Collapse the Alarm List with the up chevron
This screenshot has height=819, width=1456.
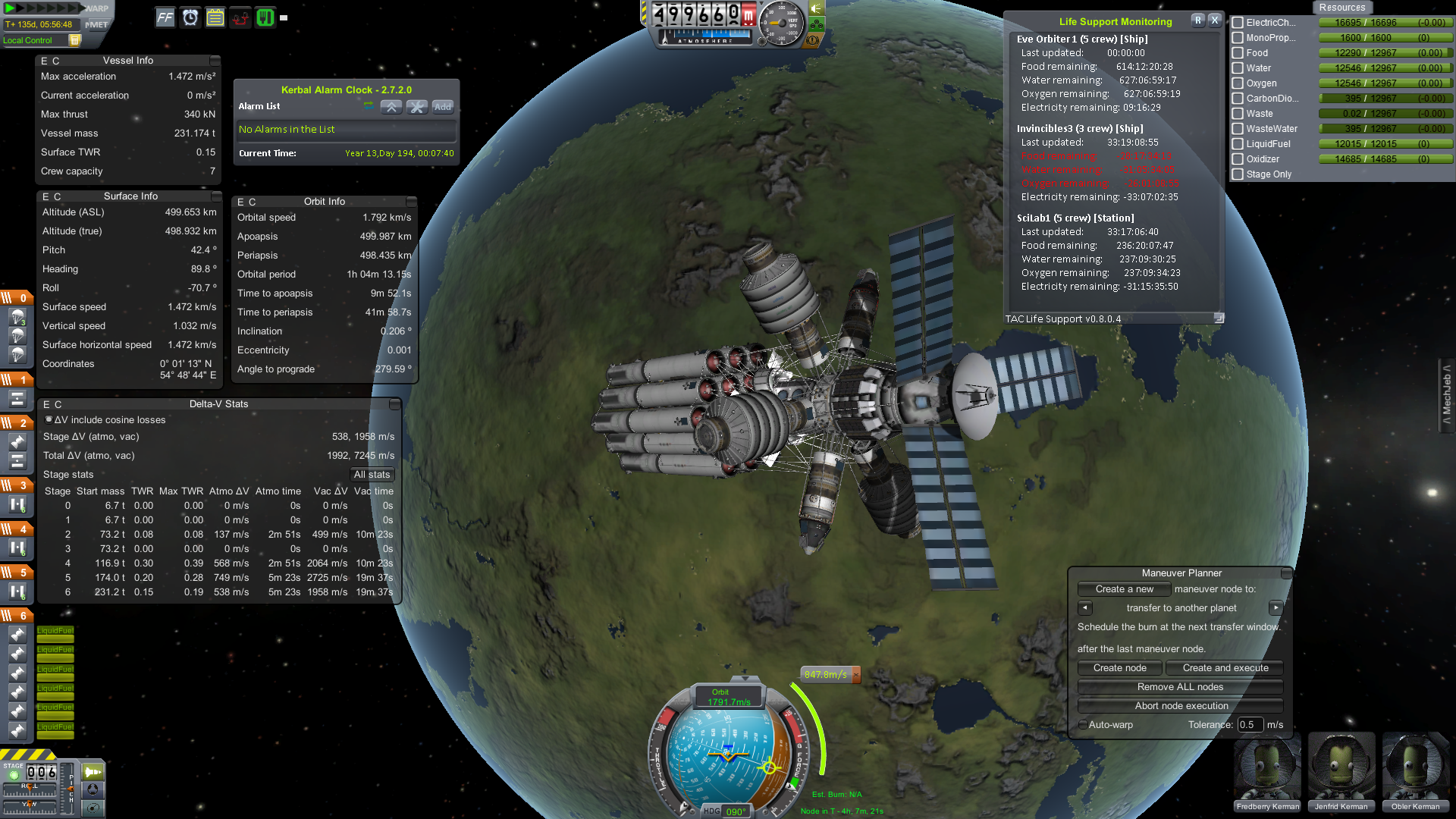[391, 107]
